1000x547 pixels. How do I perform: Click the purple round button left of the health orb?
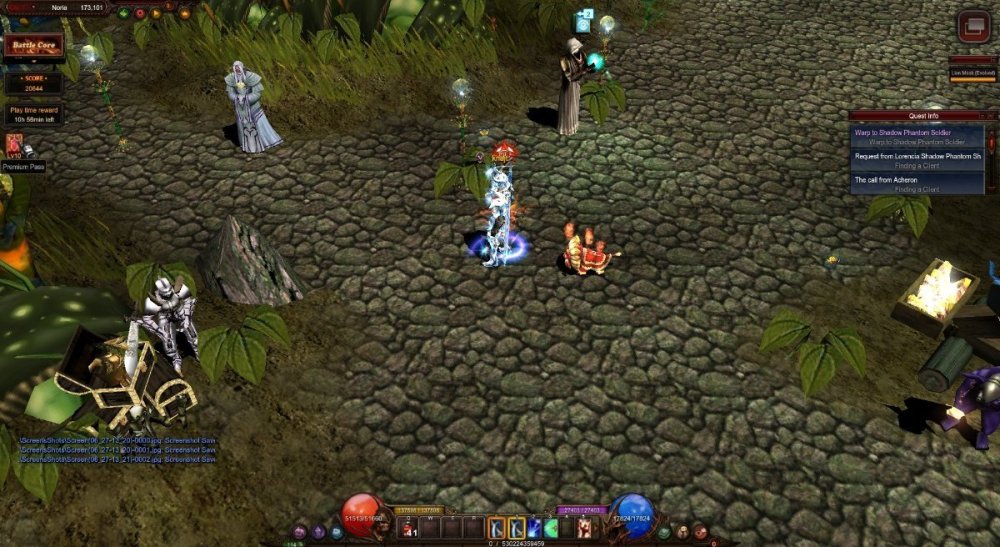(x=299, y=532)
